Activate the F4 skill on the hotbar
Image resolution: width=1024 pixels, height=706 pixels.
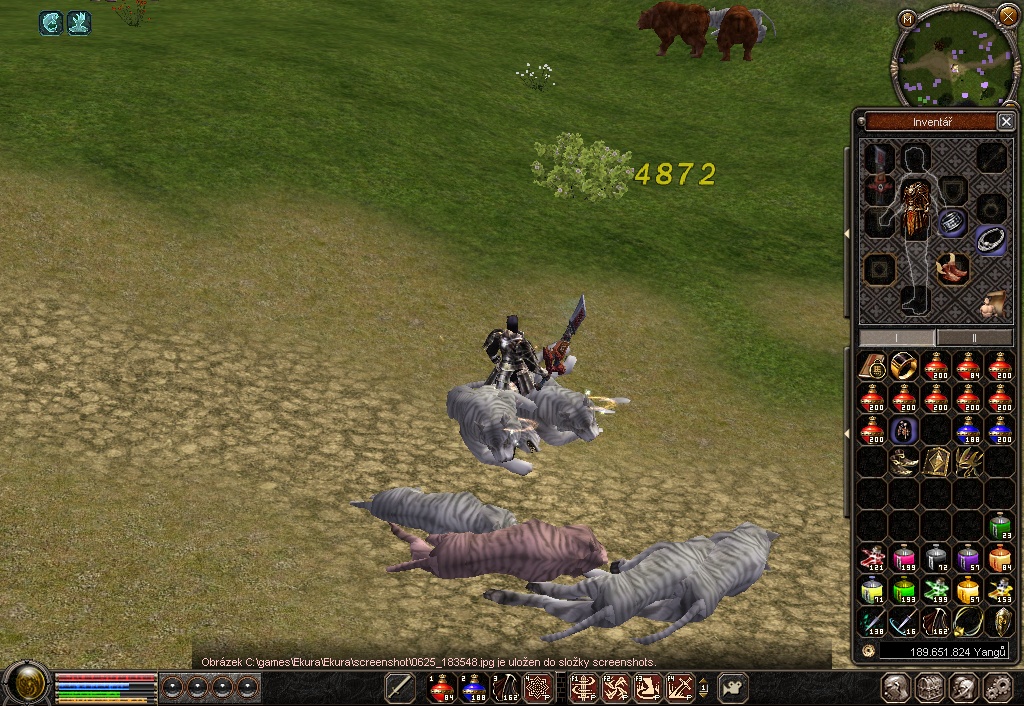tap(681, 687)
